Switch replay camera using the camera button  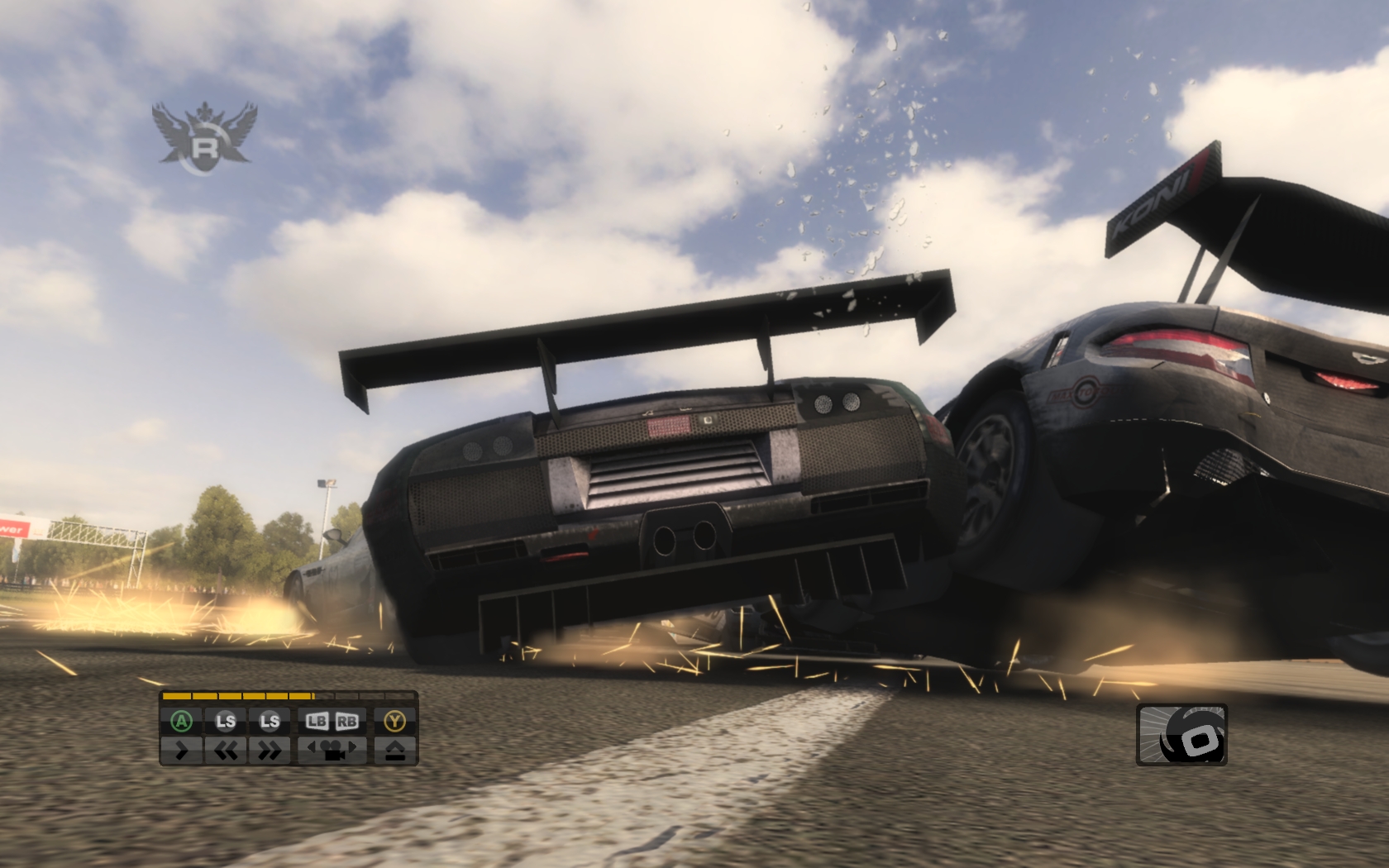[x=332, y=751]
